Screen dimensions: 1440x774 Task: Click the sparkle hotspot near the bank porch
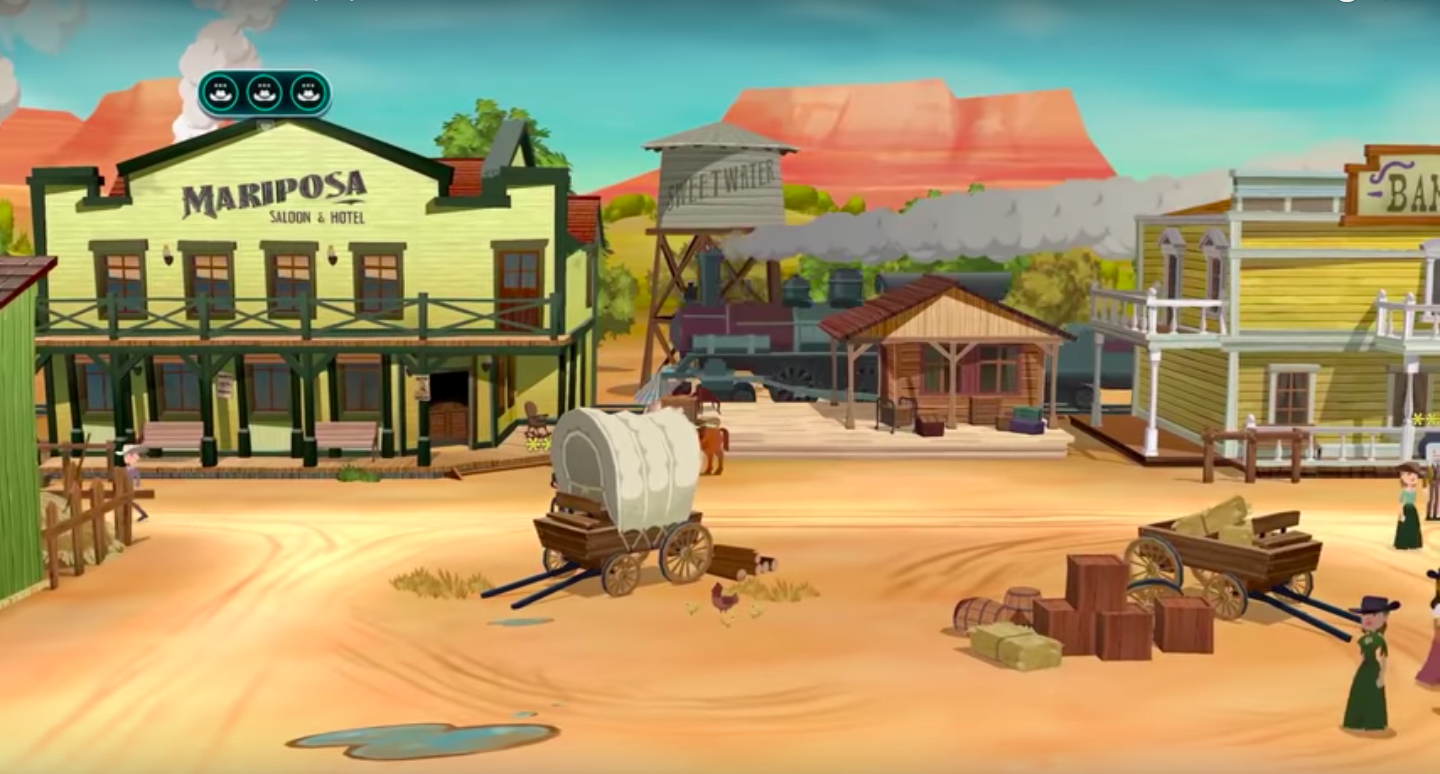click(1418, 420)
